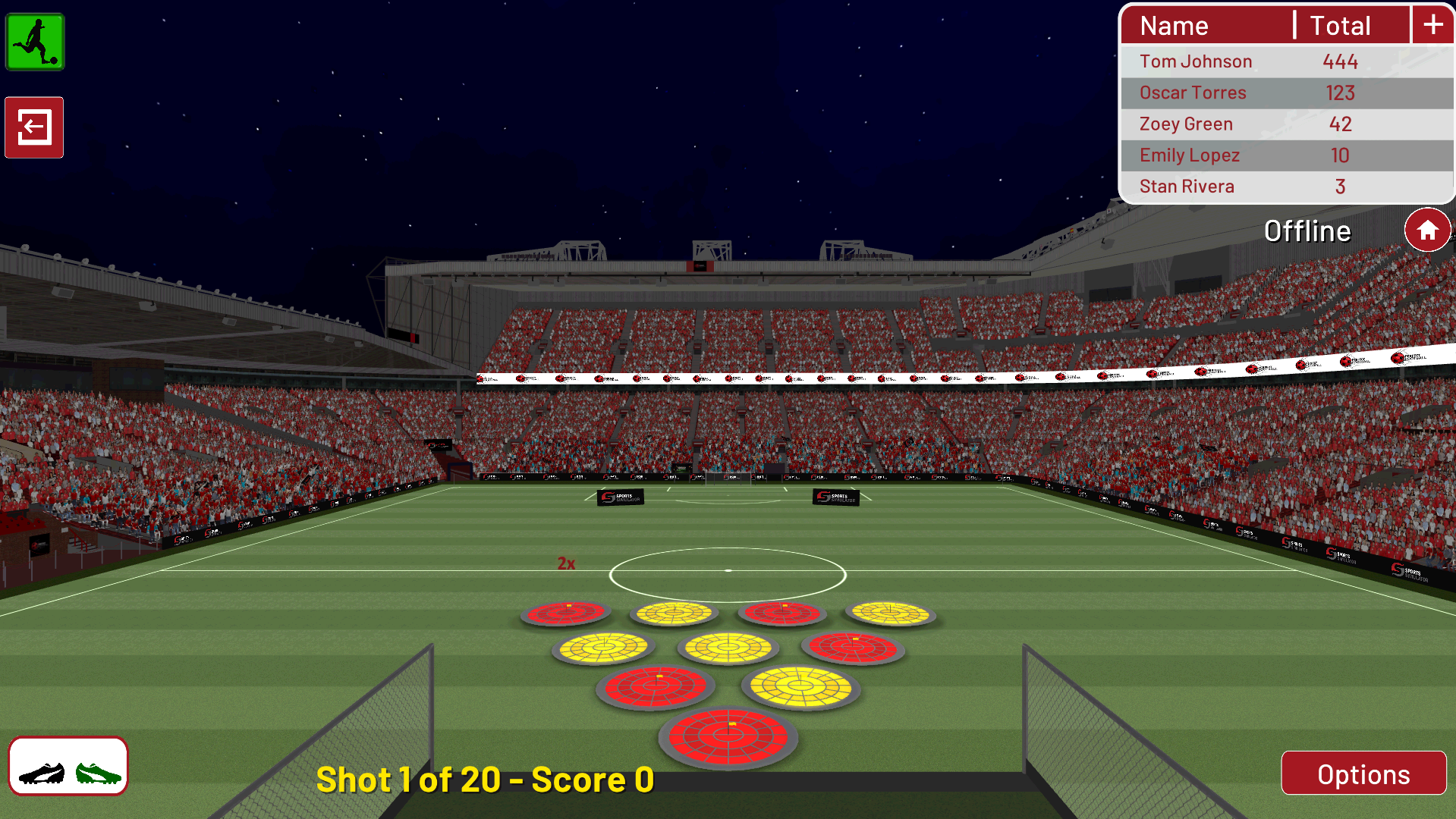
Task: Click the red 2x multiplier marker
Action: pos(566,563)
